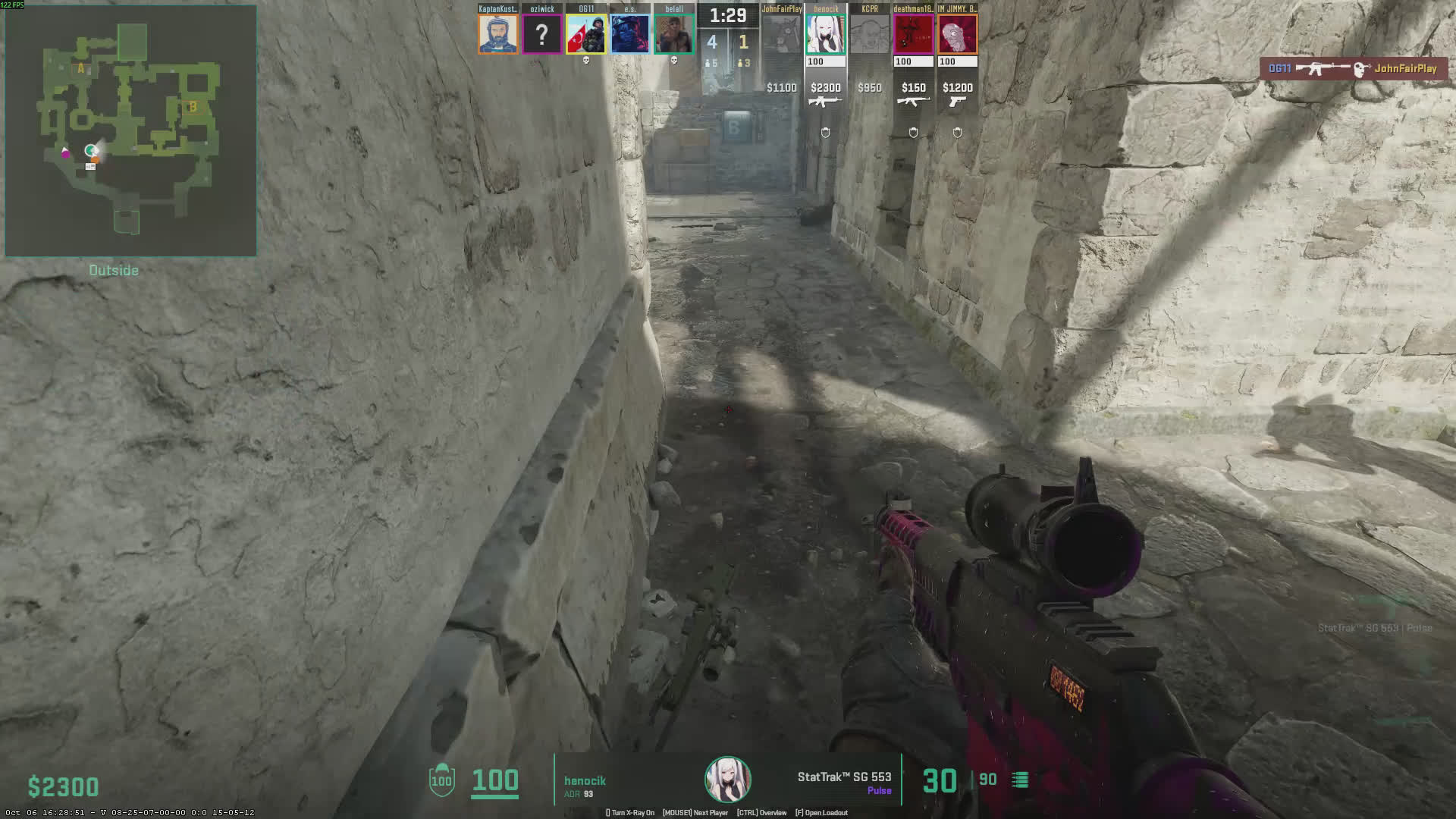
Task: Select JohnFairPlay's greyed-out avatar
Action: click(x=782, y=34)
